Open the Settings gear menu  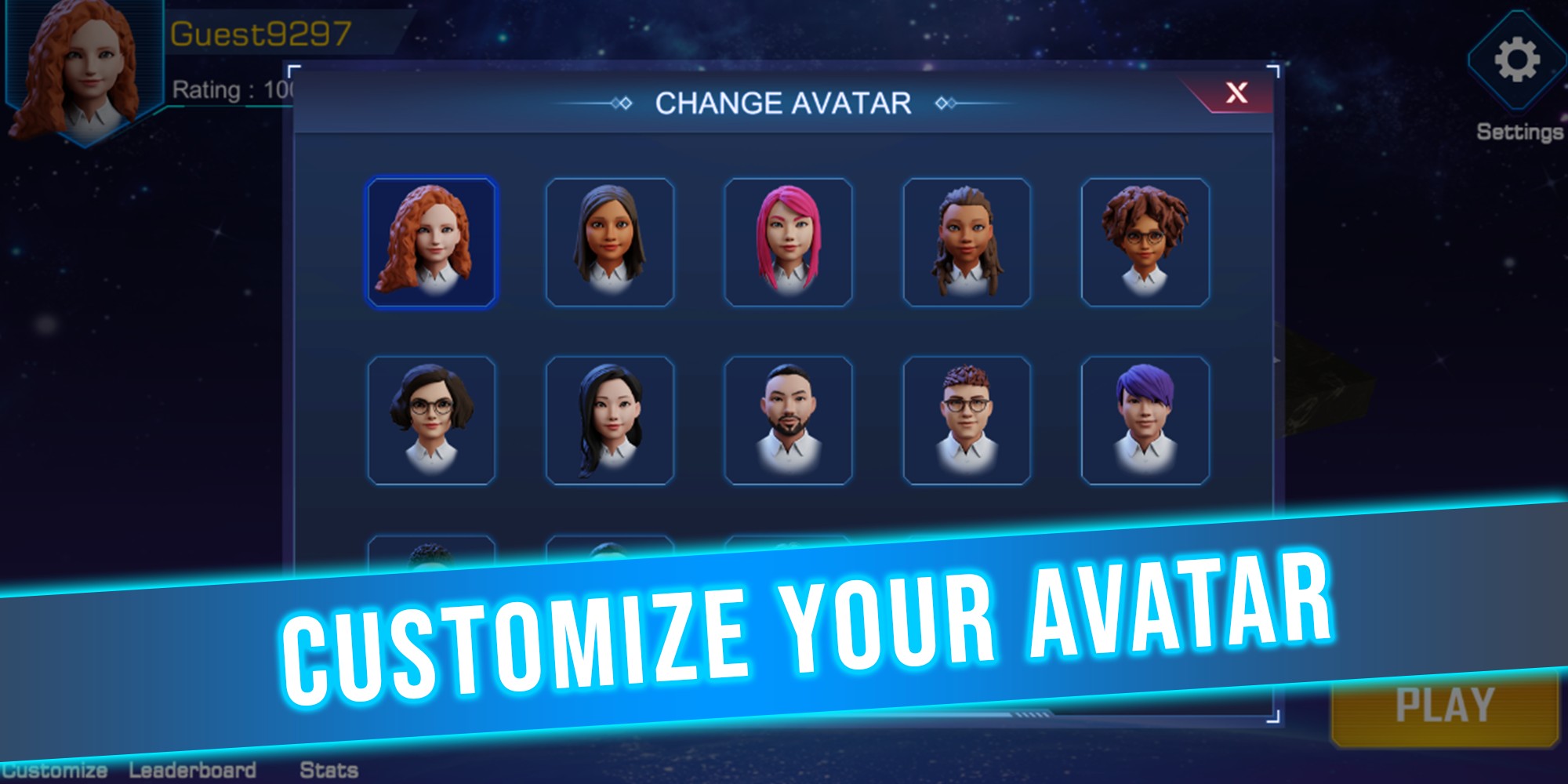(1516, 61)
